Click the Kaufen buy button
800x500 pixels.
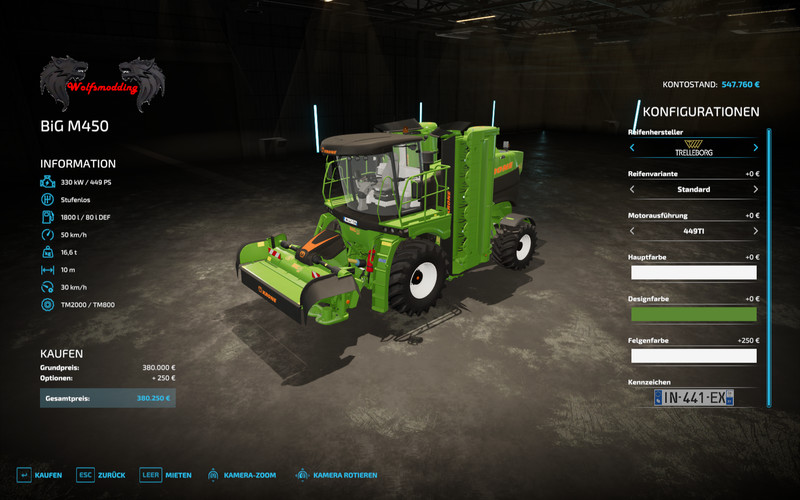pos(39,474)
